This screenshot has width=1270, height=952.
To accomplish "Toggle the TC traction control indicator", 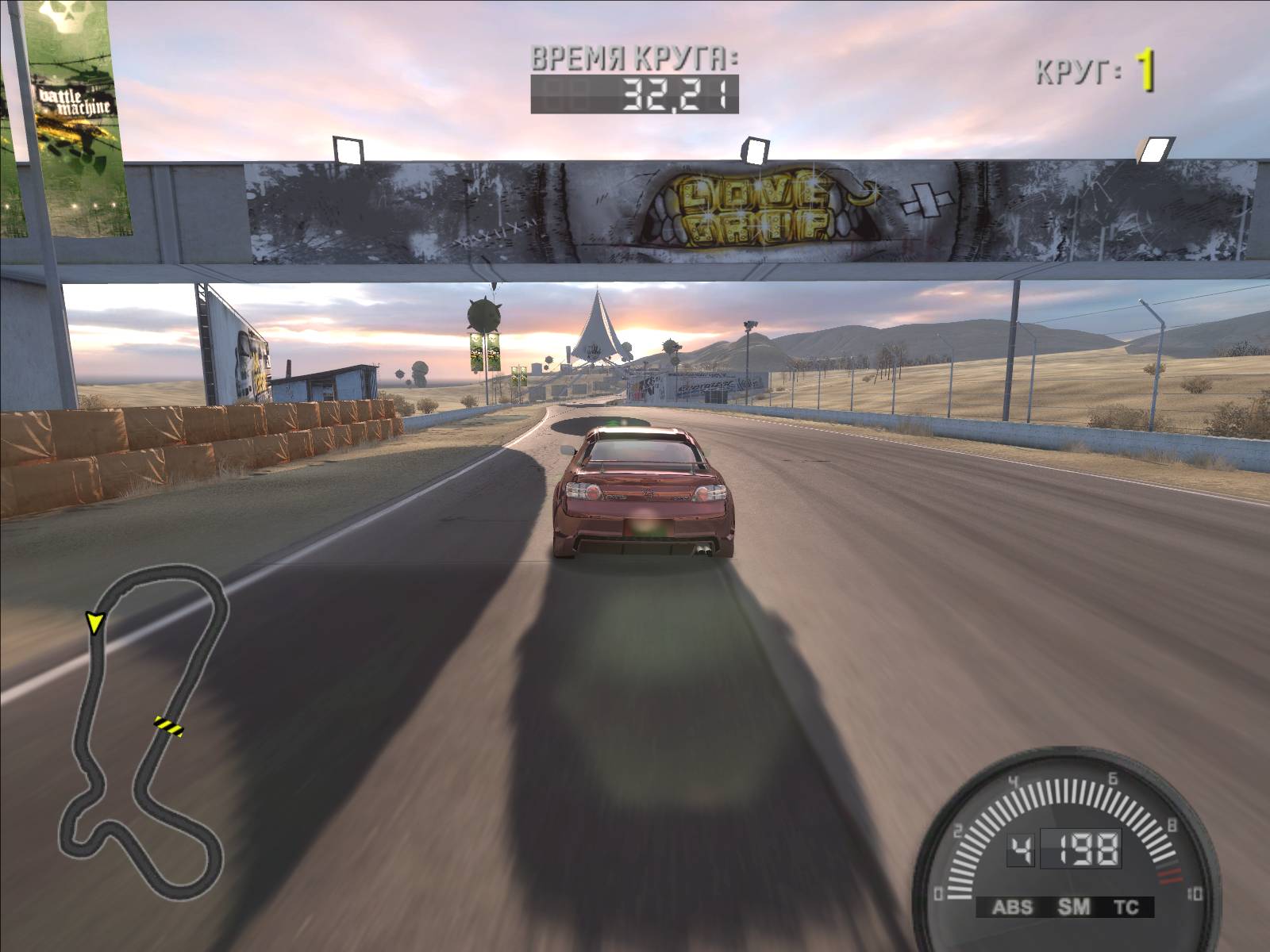I will click(1126, 908).
